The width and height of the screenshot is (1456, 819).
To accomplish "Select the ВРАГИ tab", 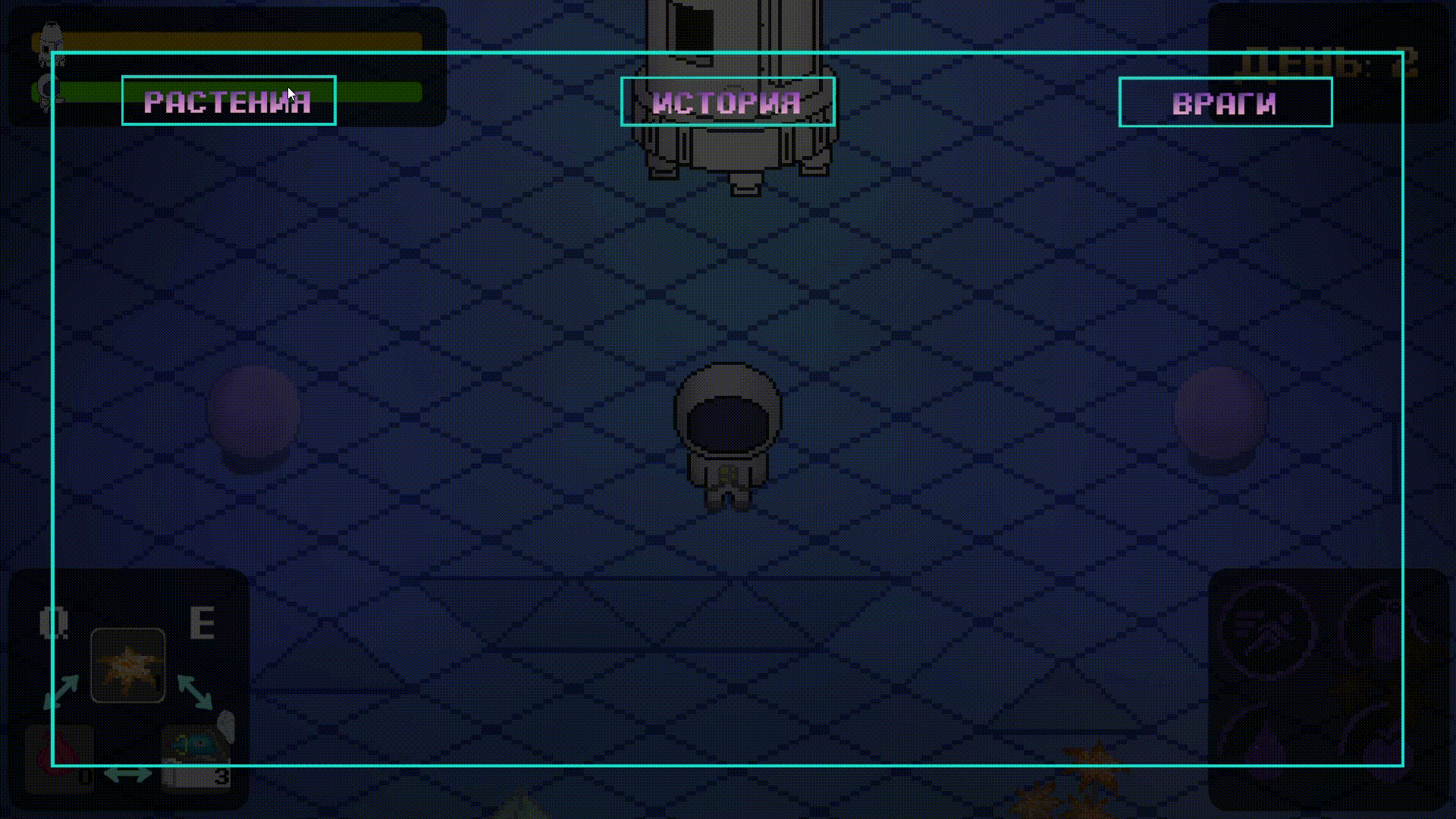I will click(x=1225, y=102).
